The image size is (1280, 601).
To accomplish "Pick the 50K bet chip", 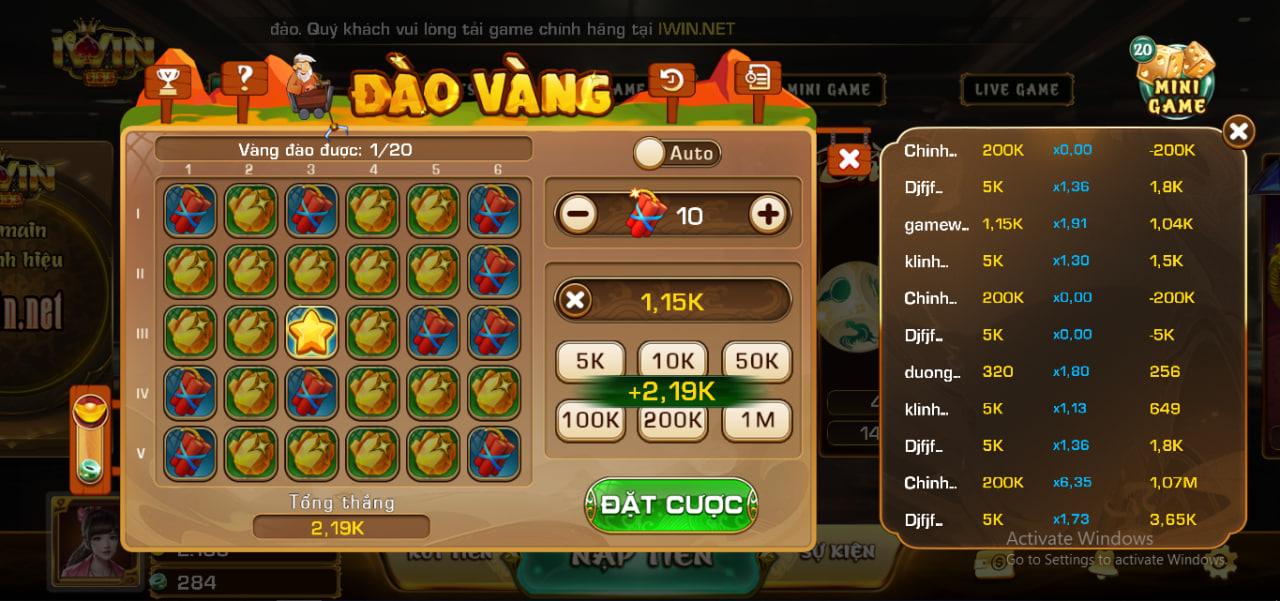I will point(757,362).
